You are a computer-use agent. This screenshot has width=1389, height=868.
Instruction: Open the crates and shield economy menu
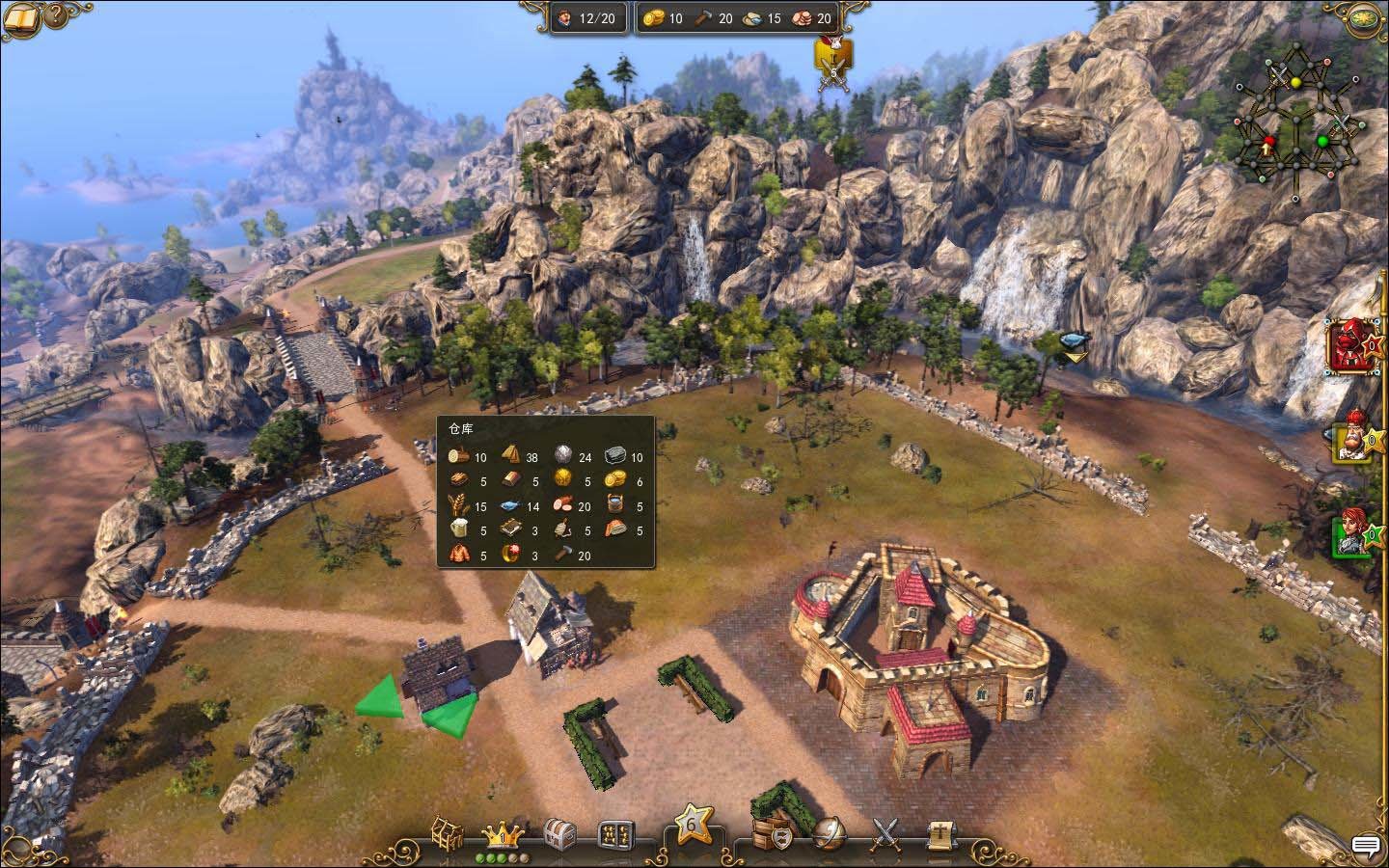tap(773, 832)
